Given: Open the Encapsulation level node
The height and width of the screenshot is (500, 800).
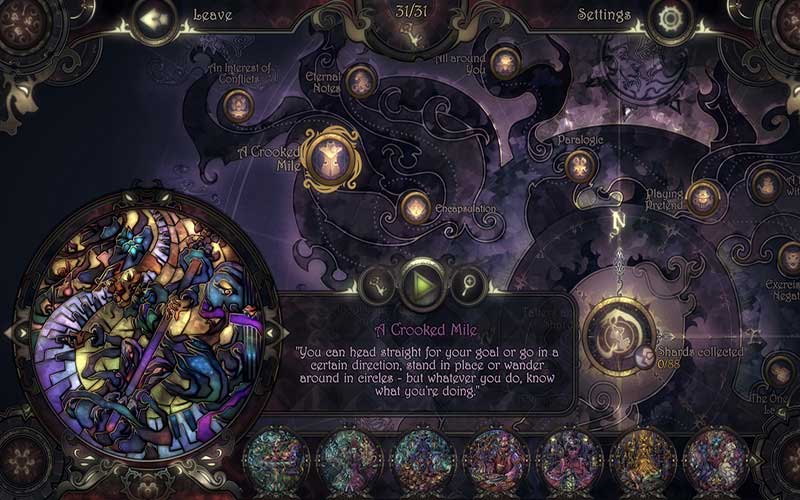Looking at the screenshot, I should 415,207.
